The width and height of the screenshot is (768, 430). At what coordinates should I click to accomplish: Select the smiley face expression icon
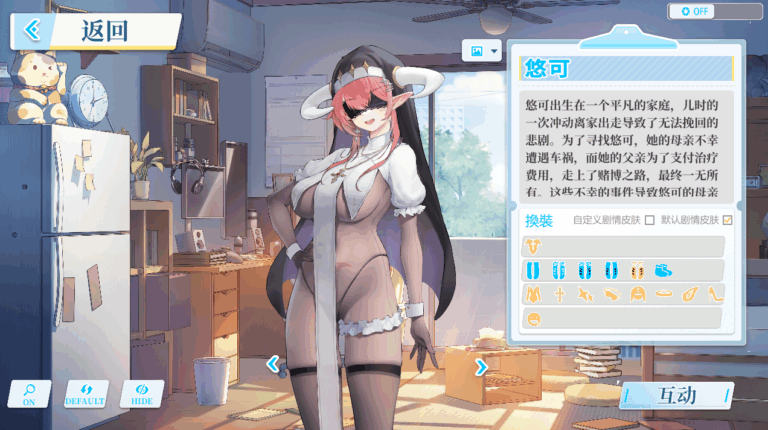point(535,319)
